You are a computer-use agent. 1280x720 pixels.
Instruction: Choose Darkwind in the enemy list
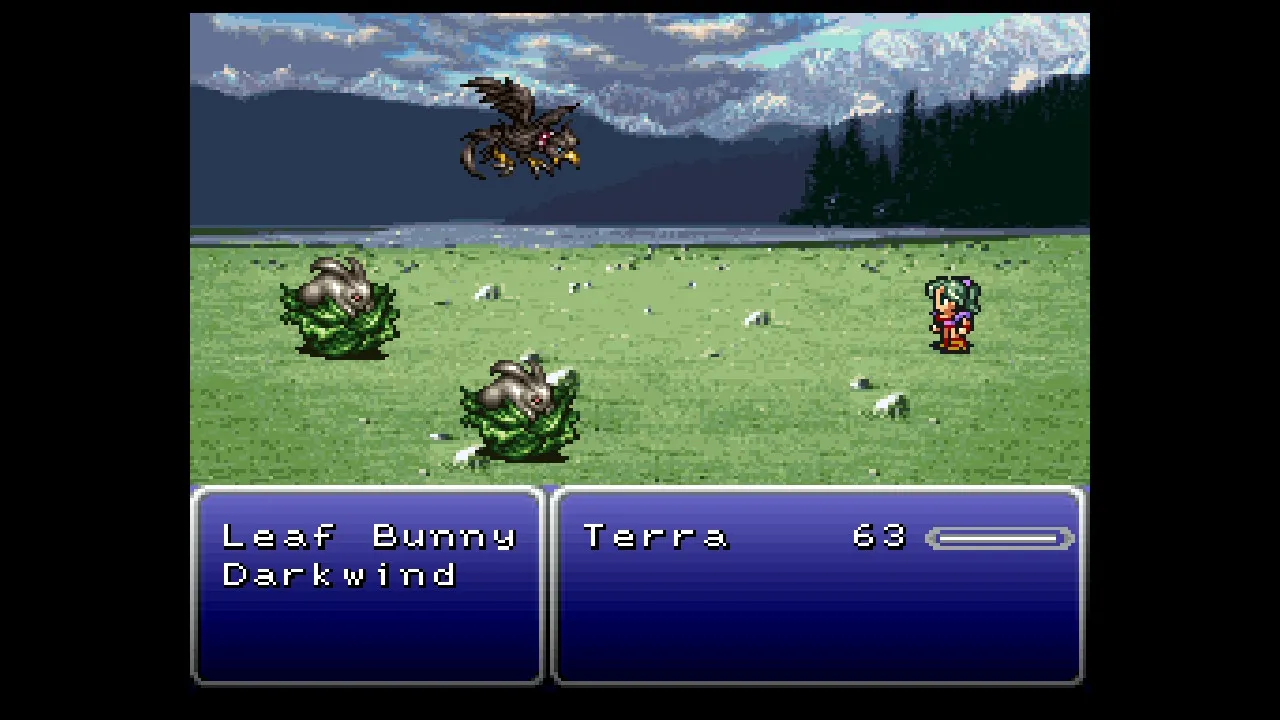coord(340,575)
